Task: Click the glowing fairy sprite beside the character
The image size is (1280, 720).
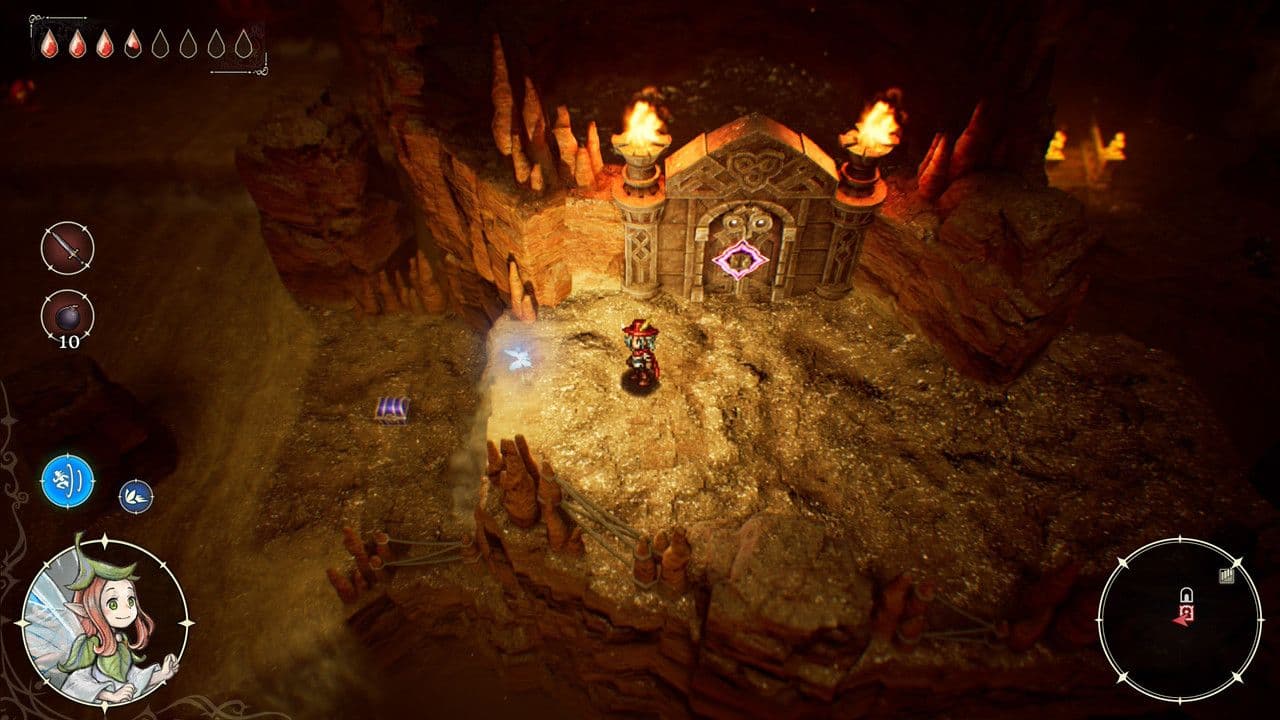Action: coord(521,360)
